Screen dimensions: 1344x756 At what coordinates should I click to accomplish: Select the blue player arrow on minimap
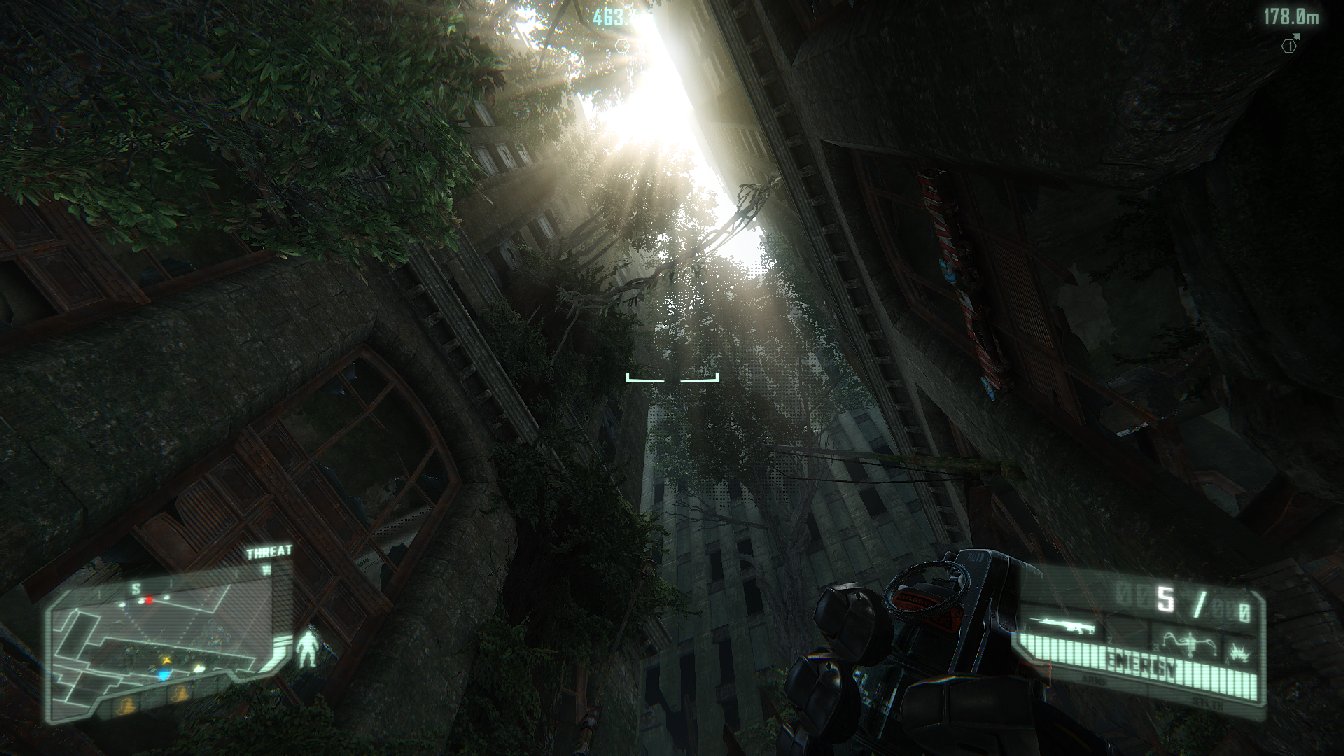coord(163,676)
